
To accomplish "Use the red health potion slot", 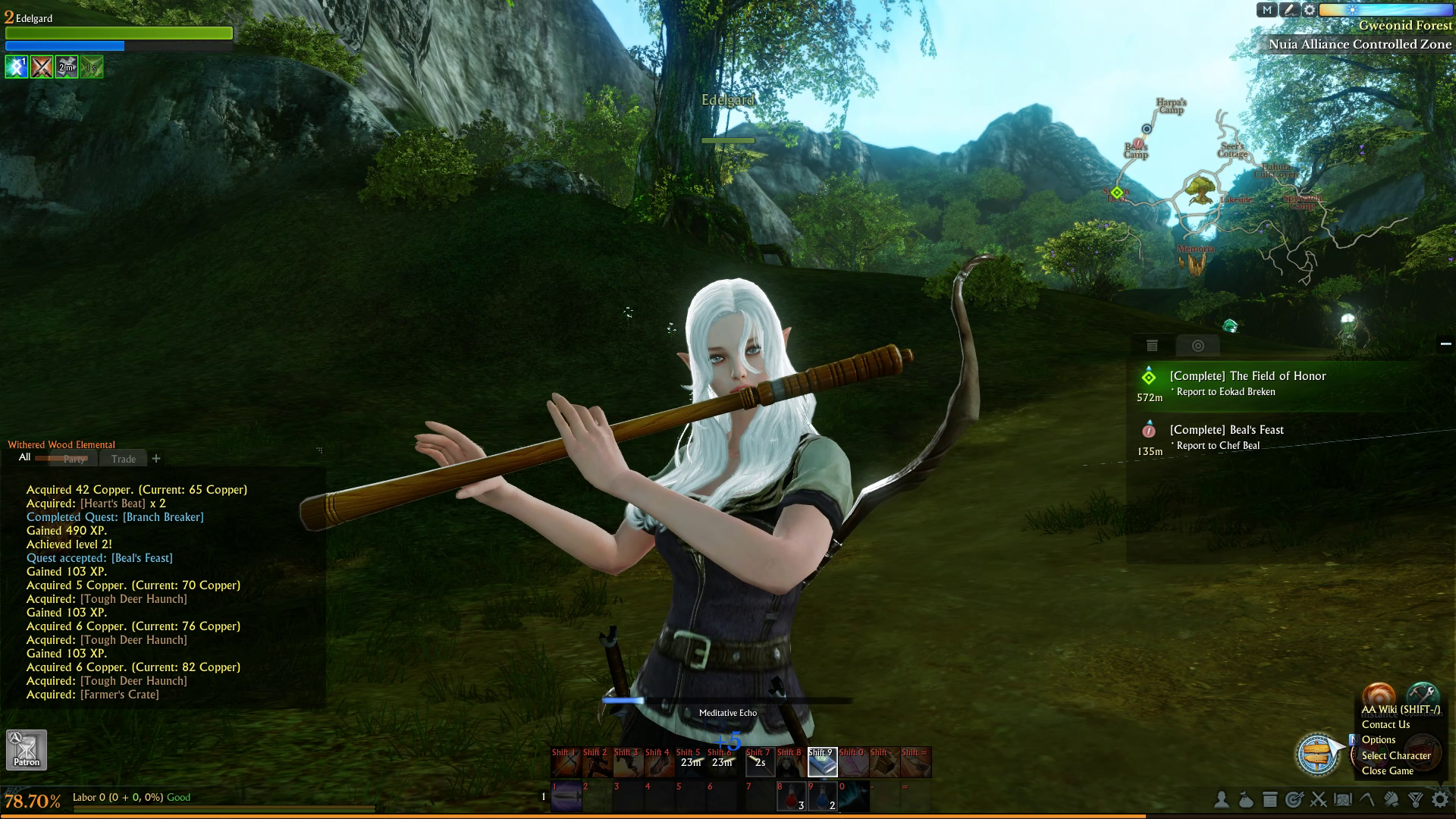I will pyautogui.click(x=791, y=796).
